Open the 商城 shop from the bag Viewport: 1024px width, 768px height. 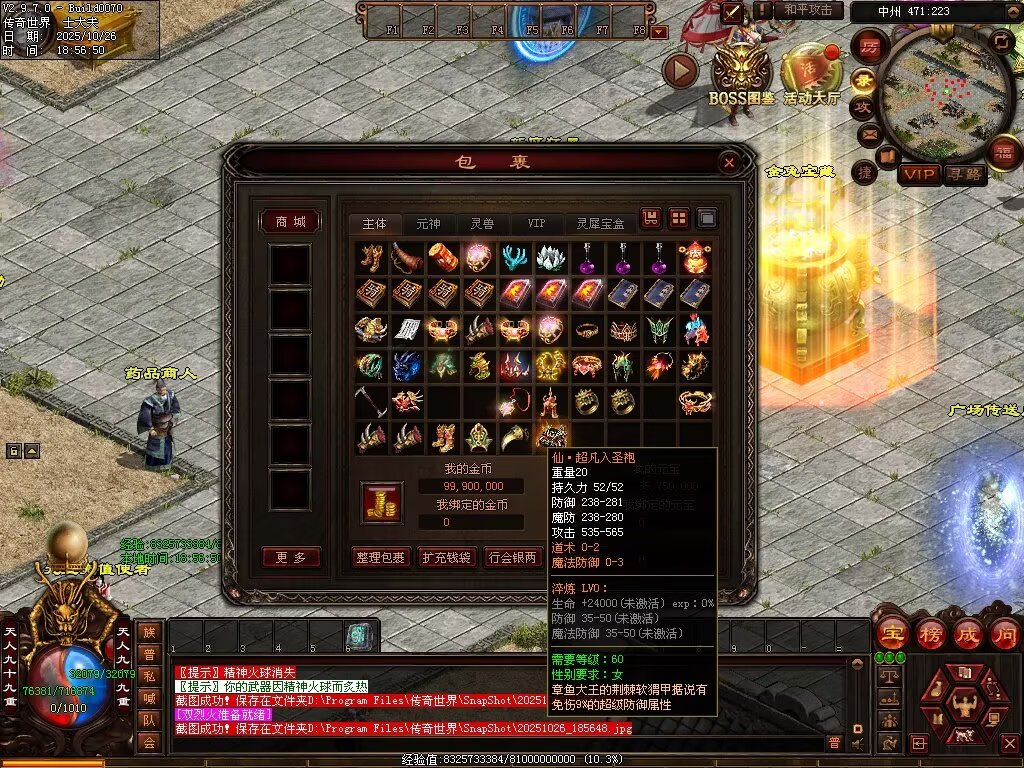tap(290, 221)
